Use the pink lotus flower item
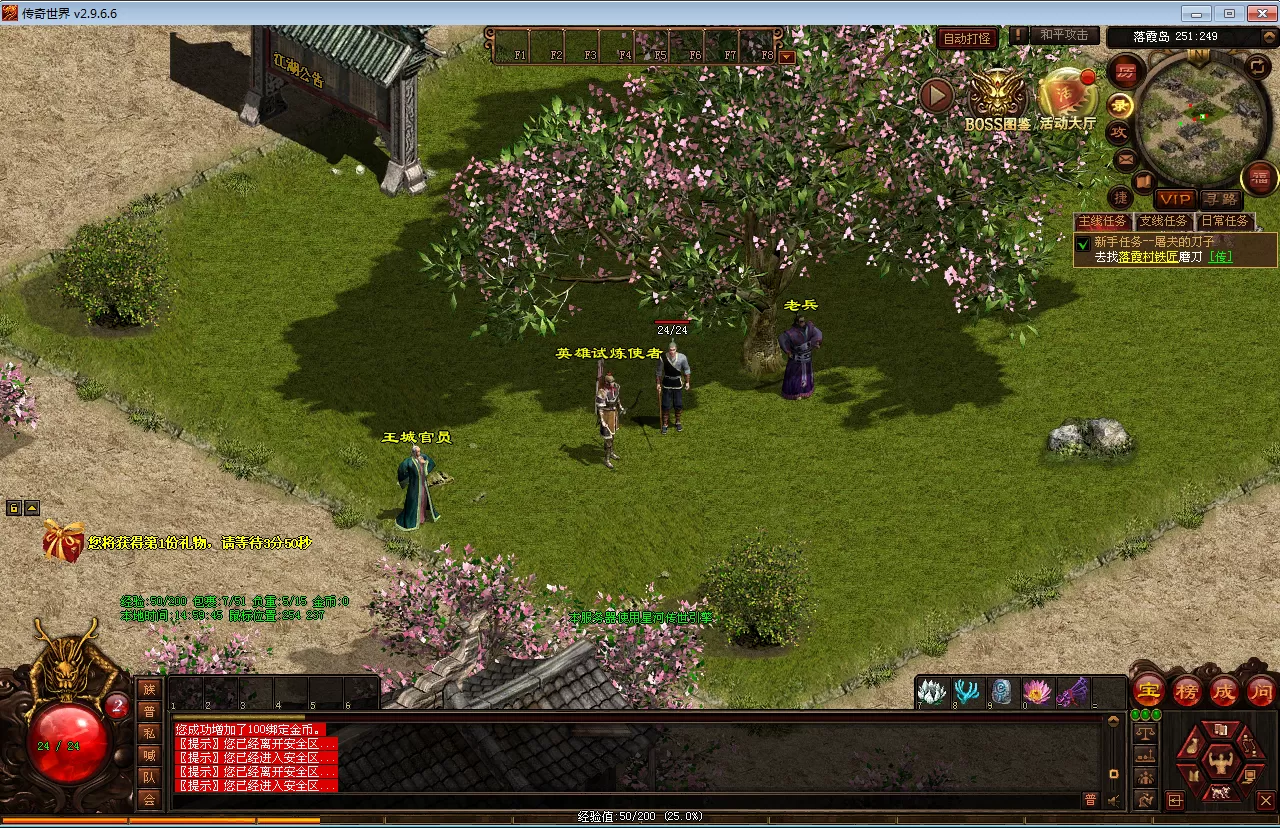Image resolution: width=1280 pixels, height=828 pixels. pos(1037,691)
